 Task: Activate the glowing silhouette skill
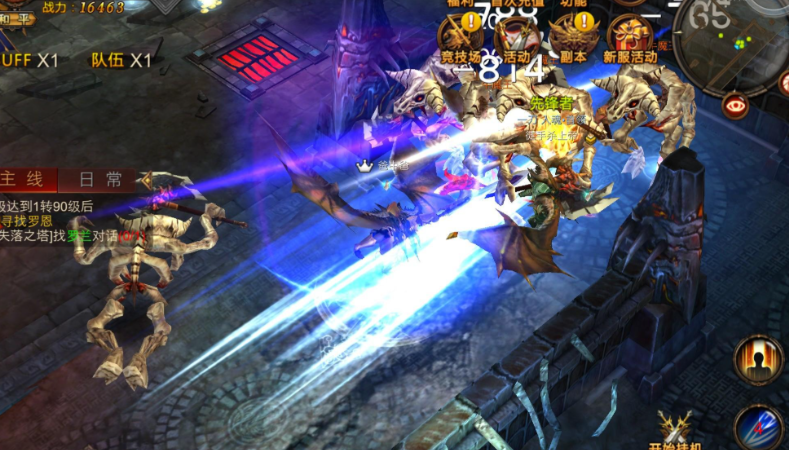point(758,360)
